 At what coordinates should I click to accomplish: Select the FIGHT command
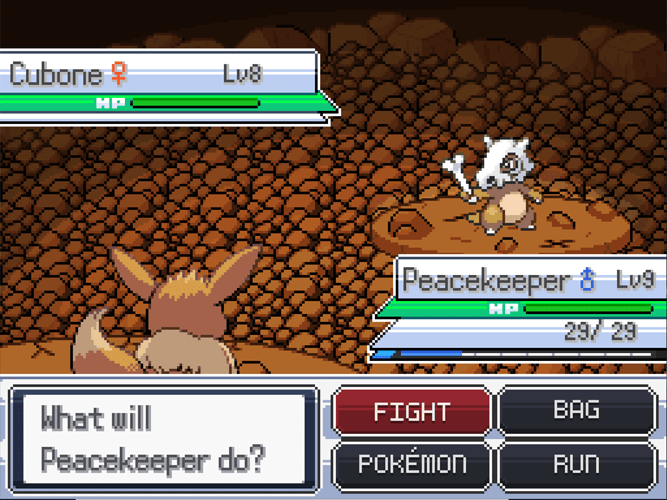(411, 412)
